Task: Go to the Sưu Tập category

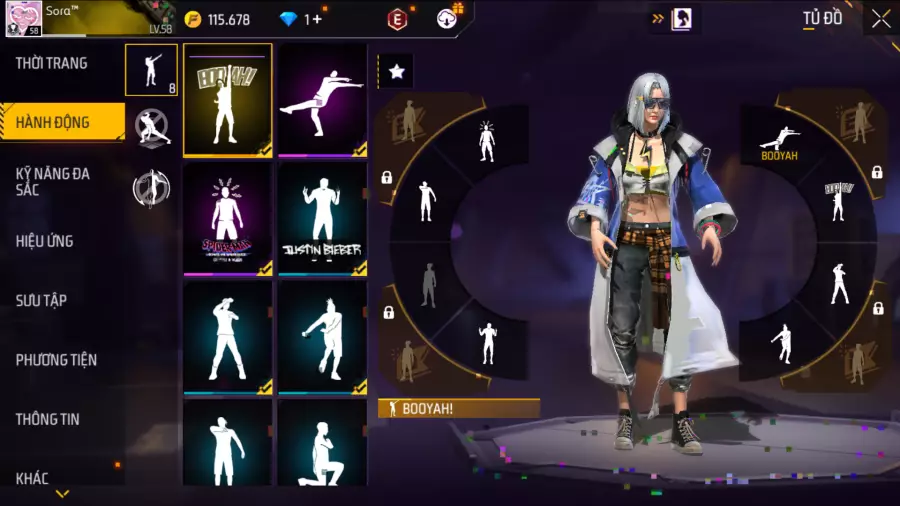Action: pyautogui.click(x=41, y=300)
